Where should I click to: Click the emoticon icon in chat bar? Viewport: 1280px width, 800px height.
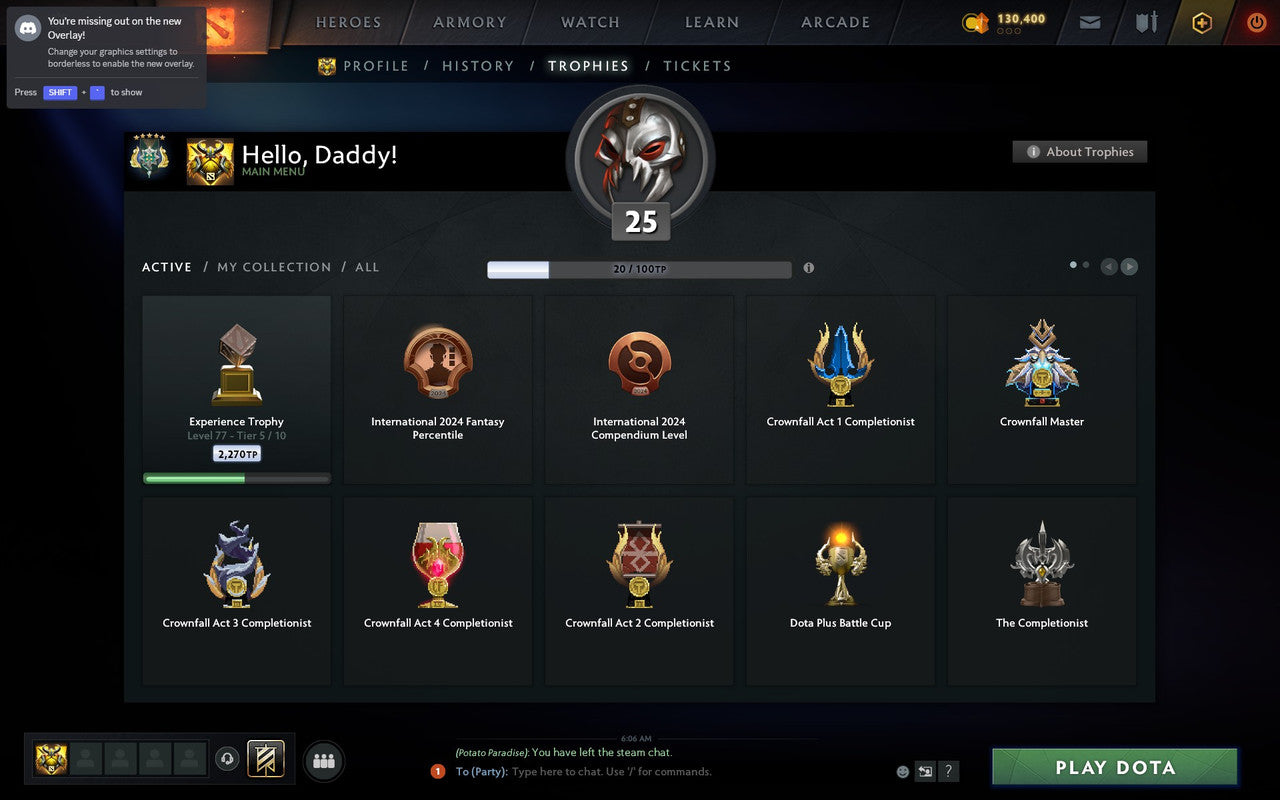(901, 771)
